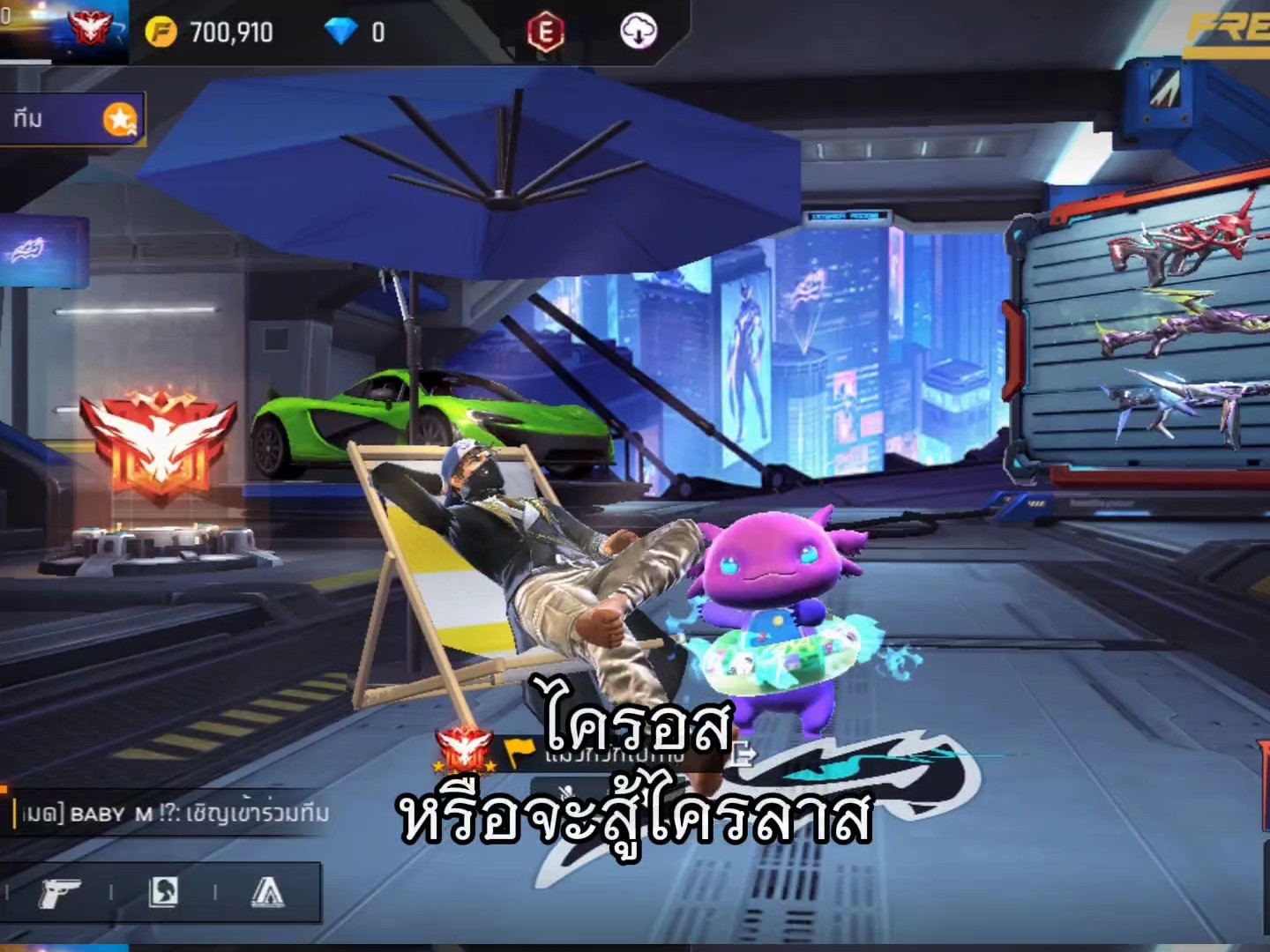Open the player profile banner with the Heroic emblem
This screenshot has width=1270, height=952.
(x=66, y=31)
